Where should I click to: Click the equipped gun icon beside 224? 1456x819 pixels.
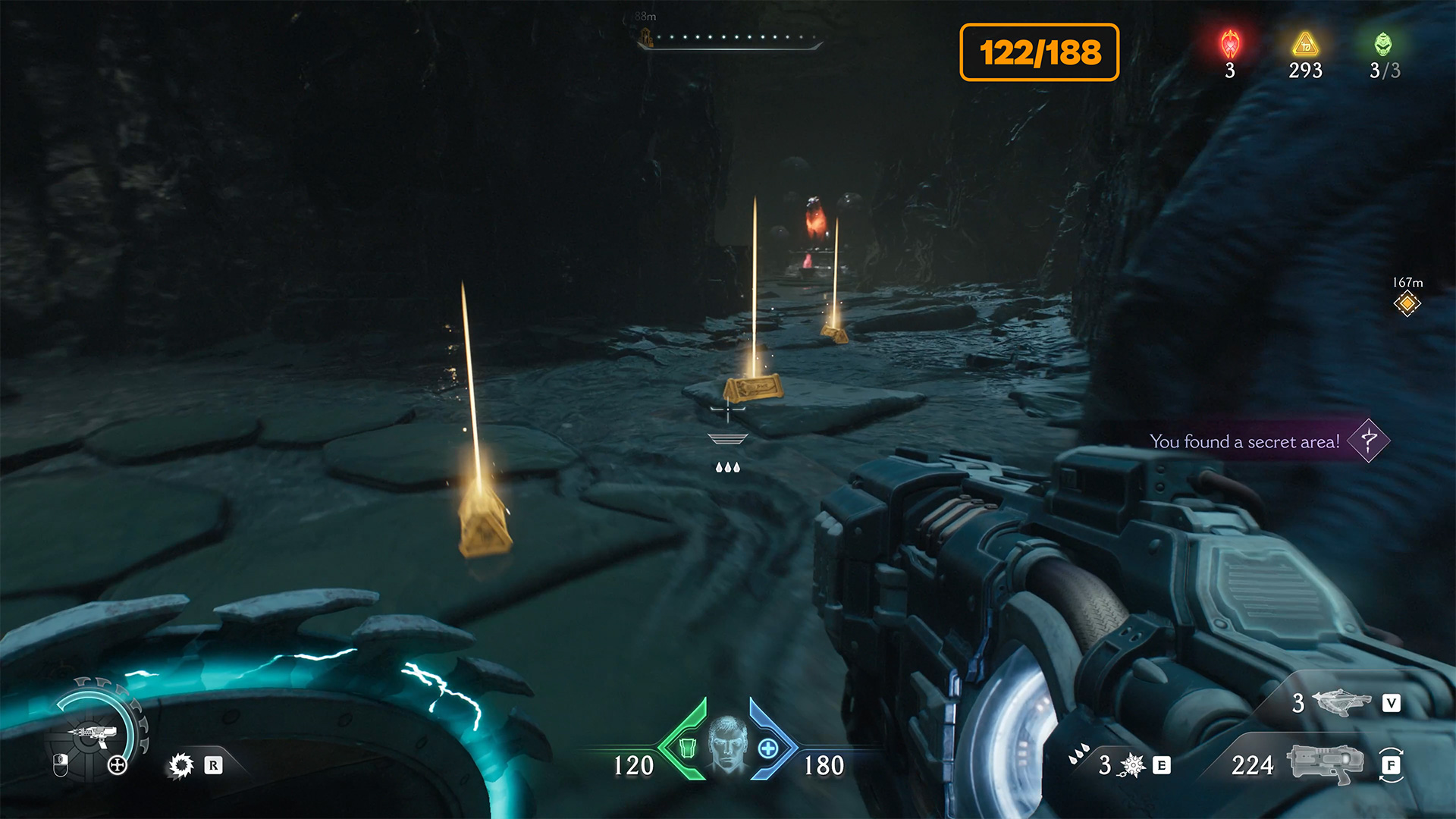[x=1324, y=764]
